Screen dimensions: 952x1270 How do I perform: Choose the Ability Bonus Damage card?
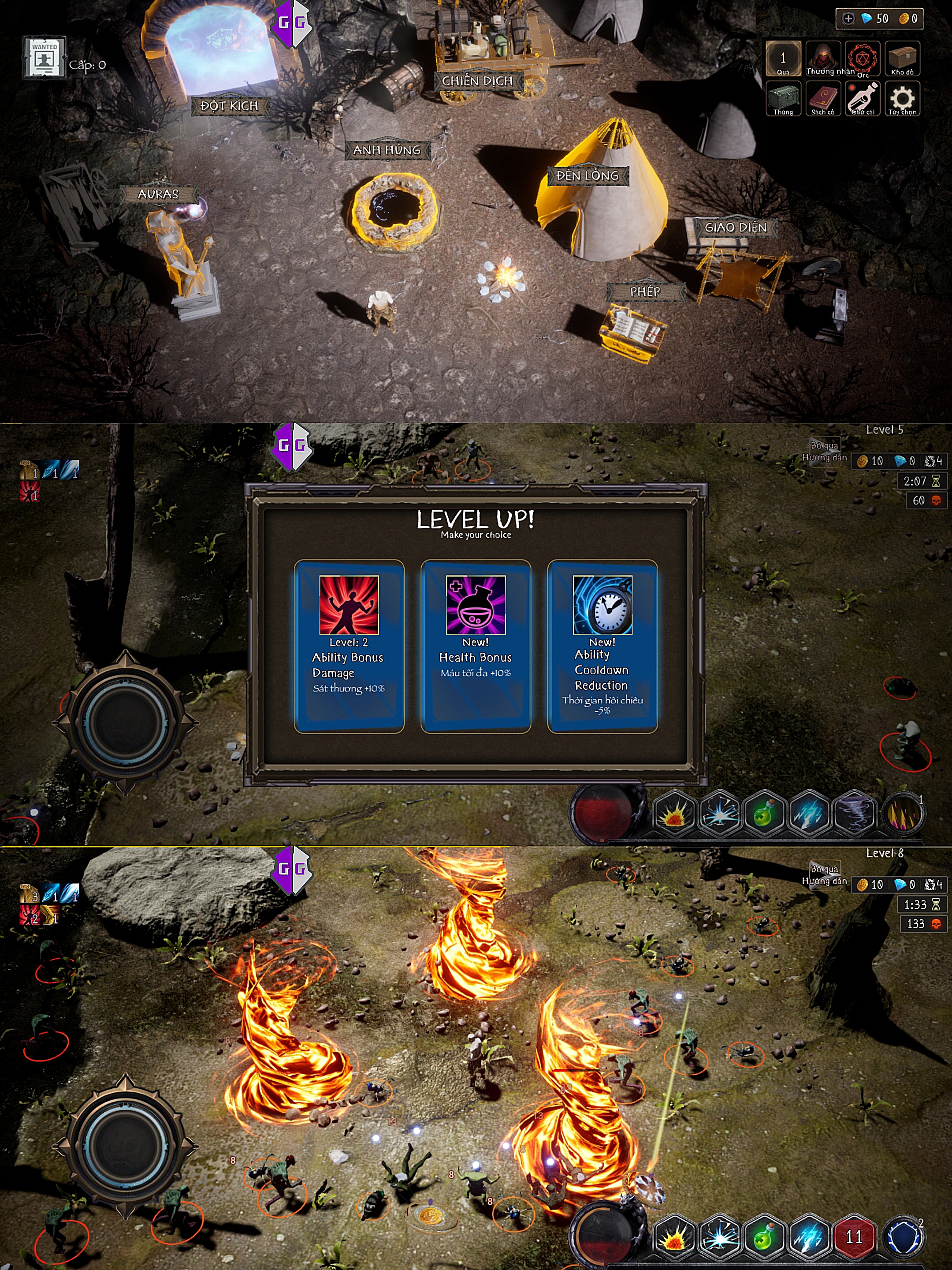pos(349,646)
